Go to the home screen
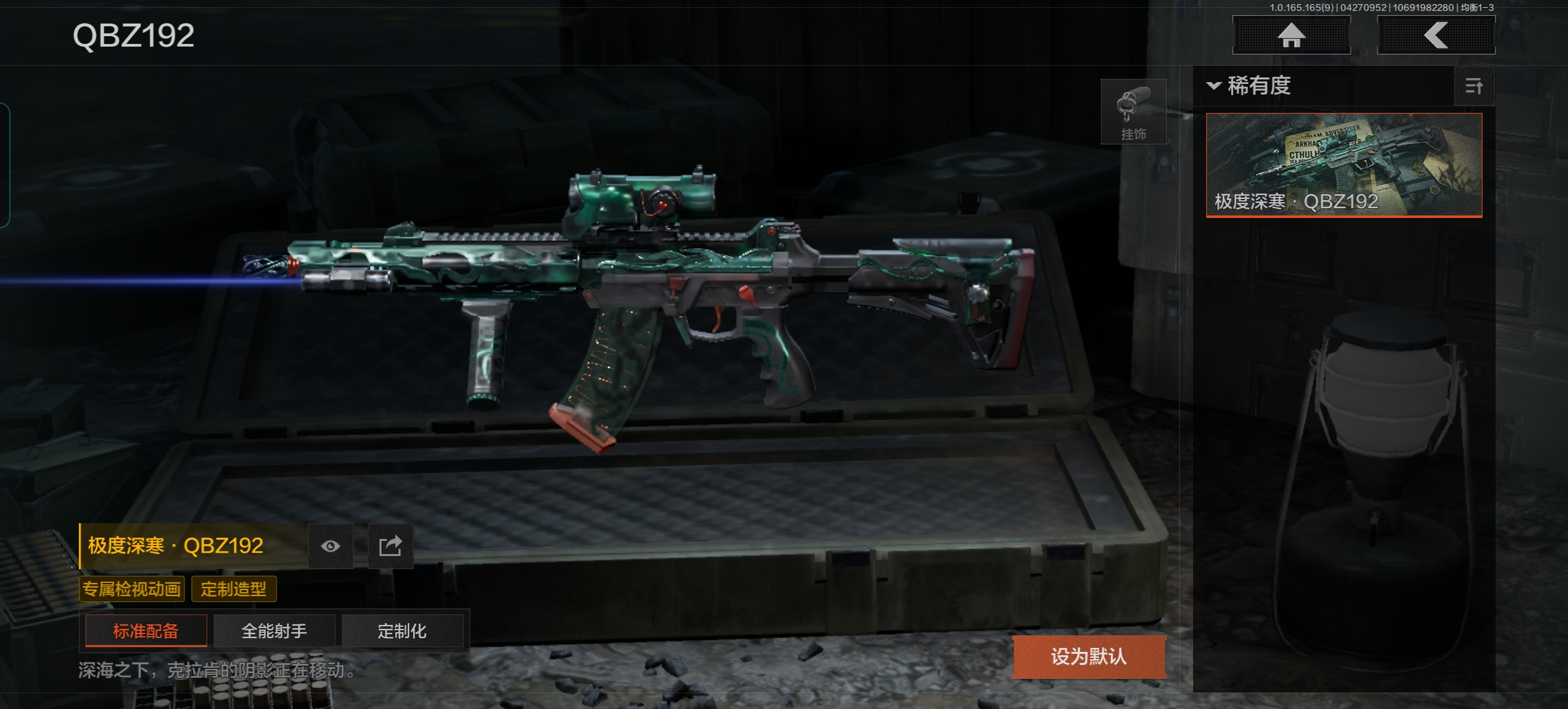Image resolution: width=1568 pixels, height=709 pixels. coord(1291,35)
